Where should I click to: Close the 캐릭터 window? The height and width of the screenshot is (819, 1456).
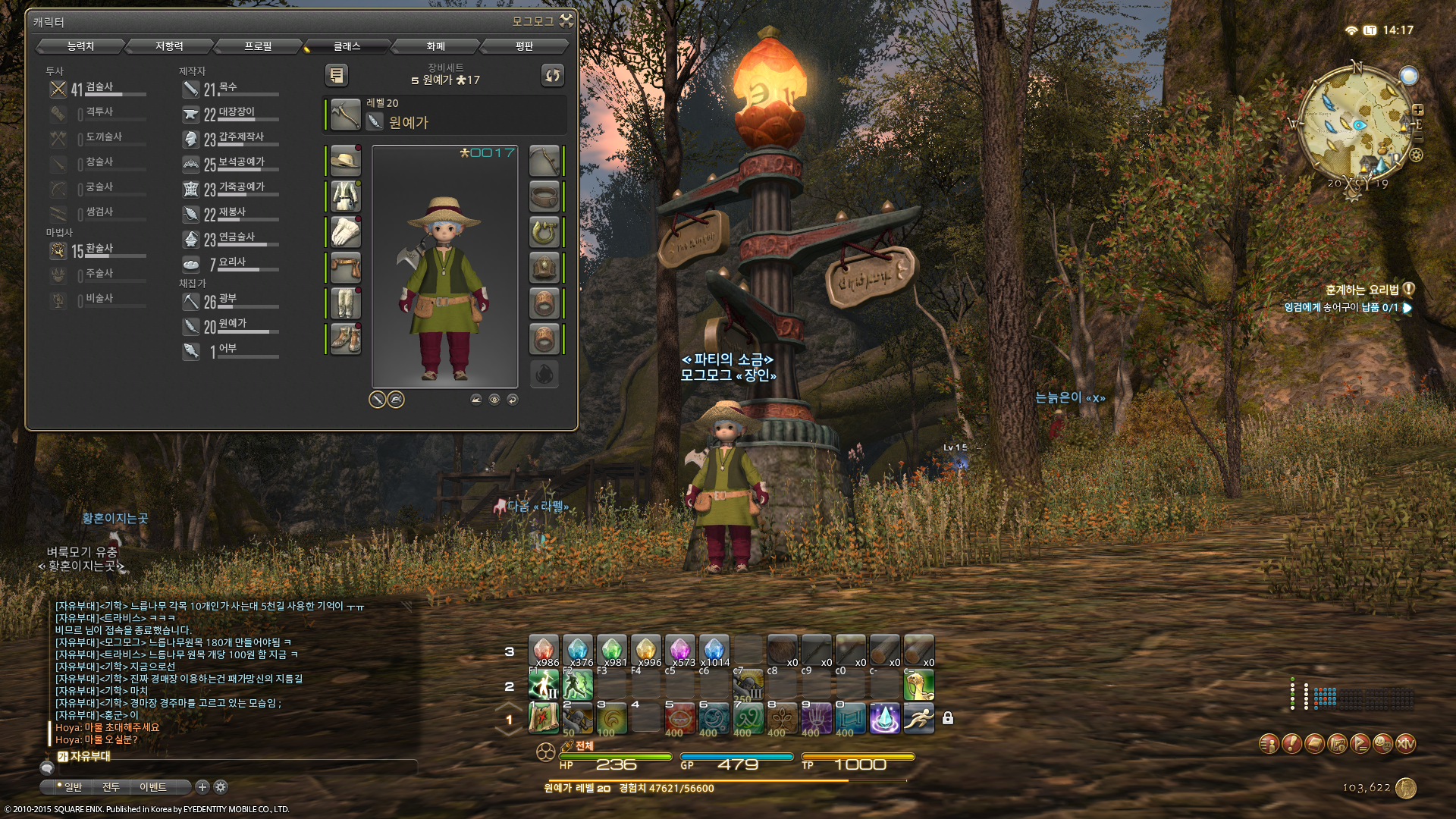(566, 20)
